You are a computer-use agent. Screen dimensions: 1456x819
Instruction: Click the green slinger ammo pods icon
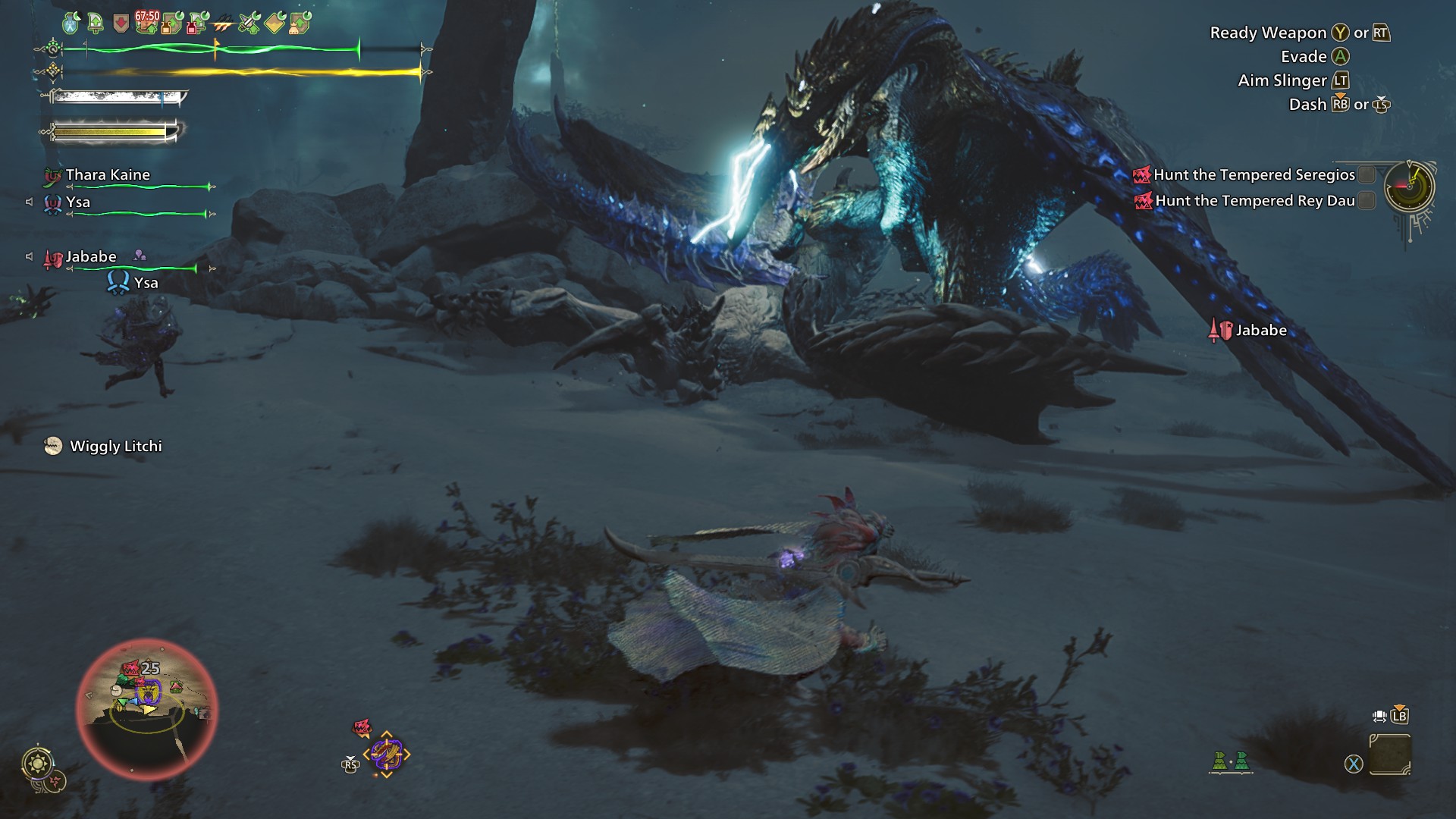(x=1230, y=761)
